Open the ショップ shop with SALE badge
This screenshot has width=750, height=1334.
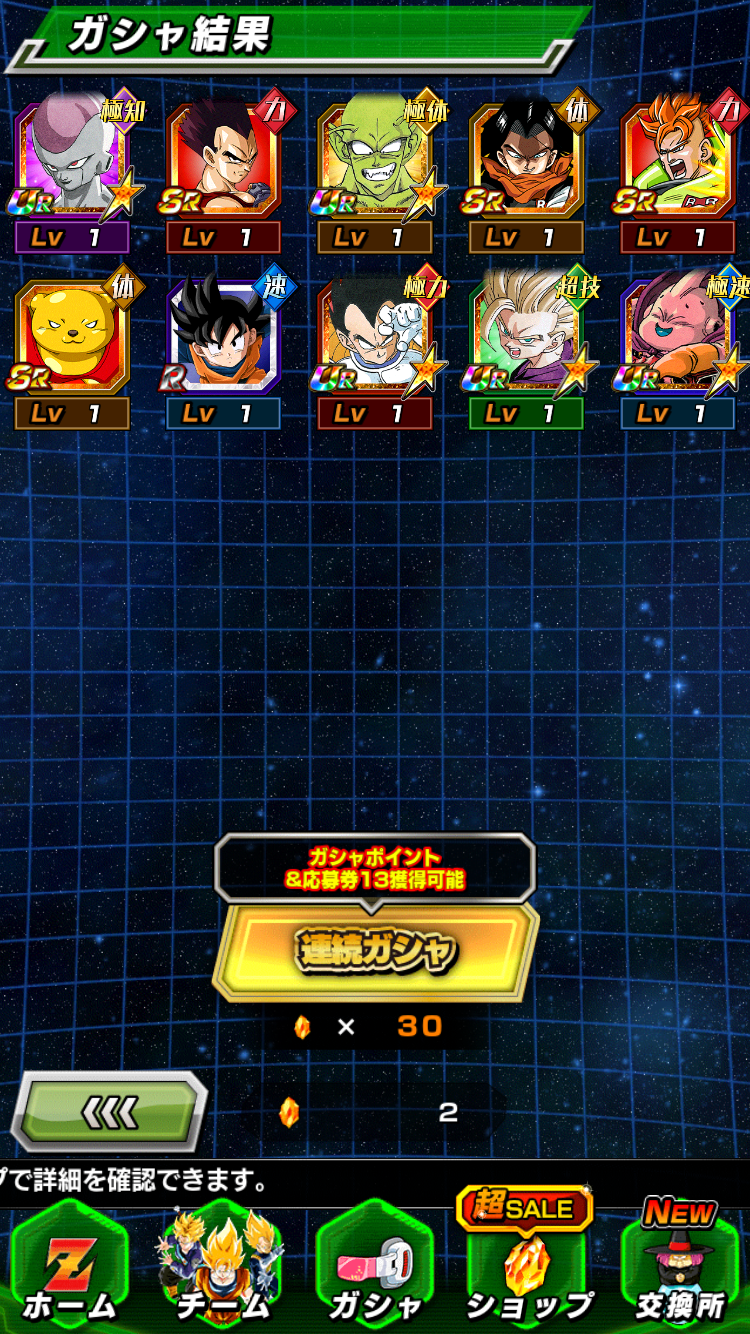point(526,1265)
